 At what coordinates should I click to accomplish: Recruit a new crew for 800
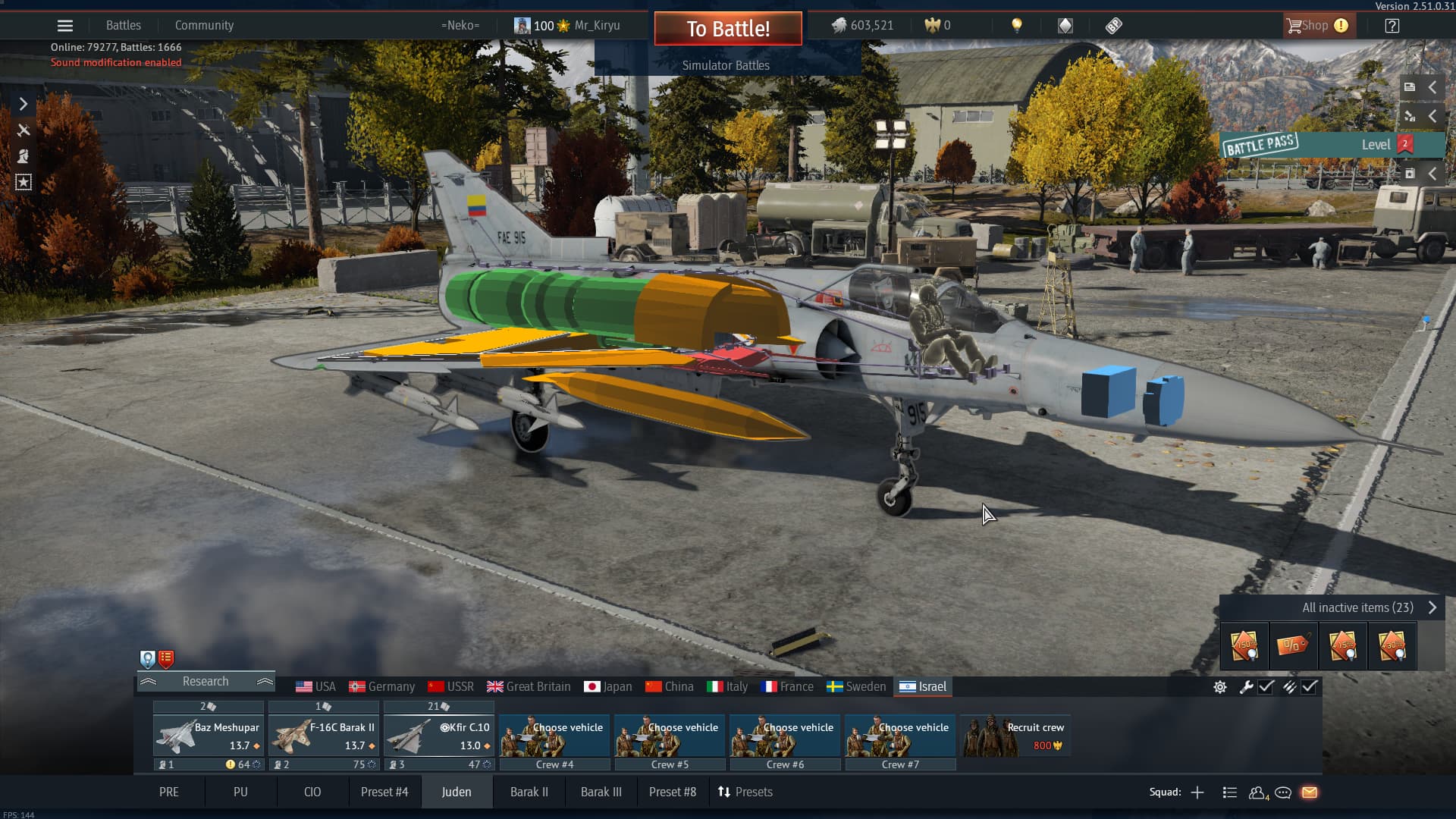[x=1015, y=736]
